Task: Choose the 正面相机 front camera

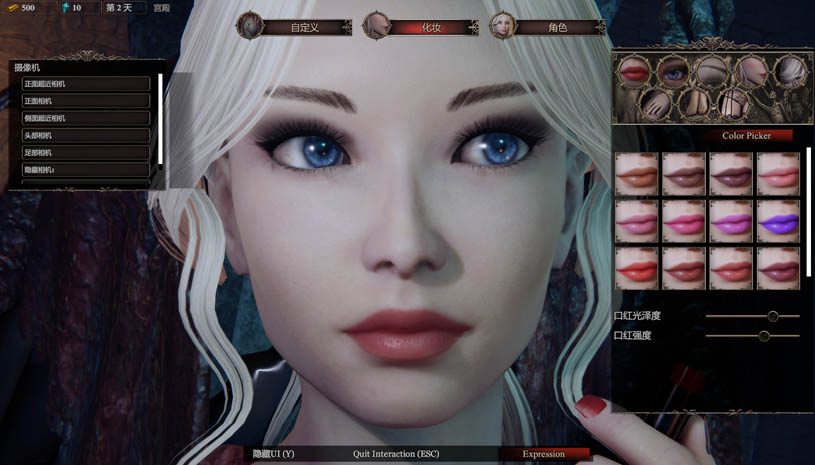Action: [x=85, y=101]
